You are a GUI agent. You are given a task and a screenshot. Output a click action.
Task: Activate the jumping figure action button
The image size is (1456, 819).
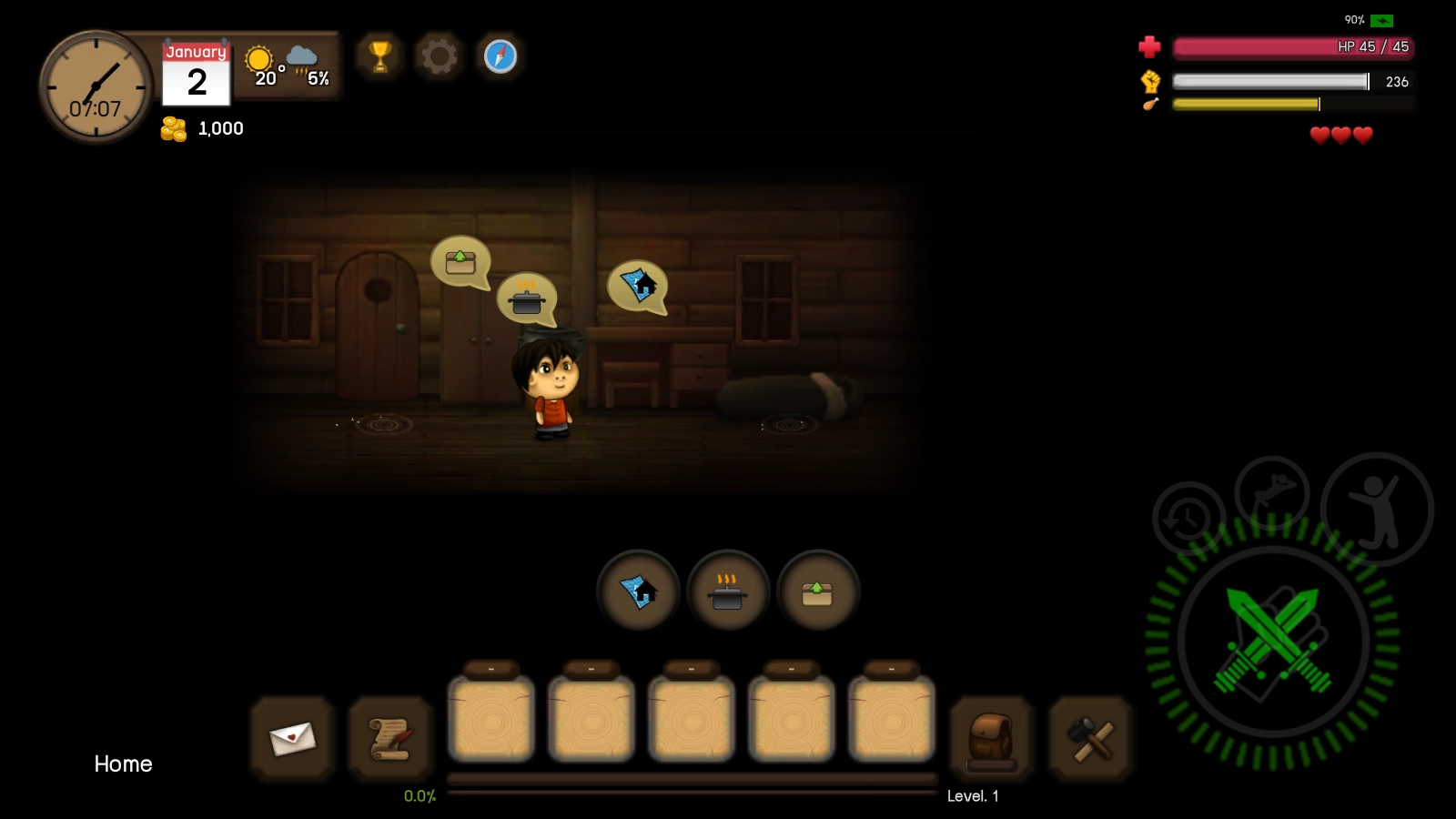pyautogui.click(x=1376, y=510)
